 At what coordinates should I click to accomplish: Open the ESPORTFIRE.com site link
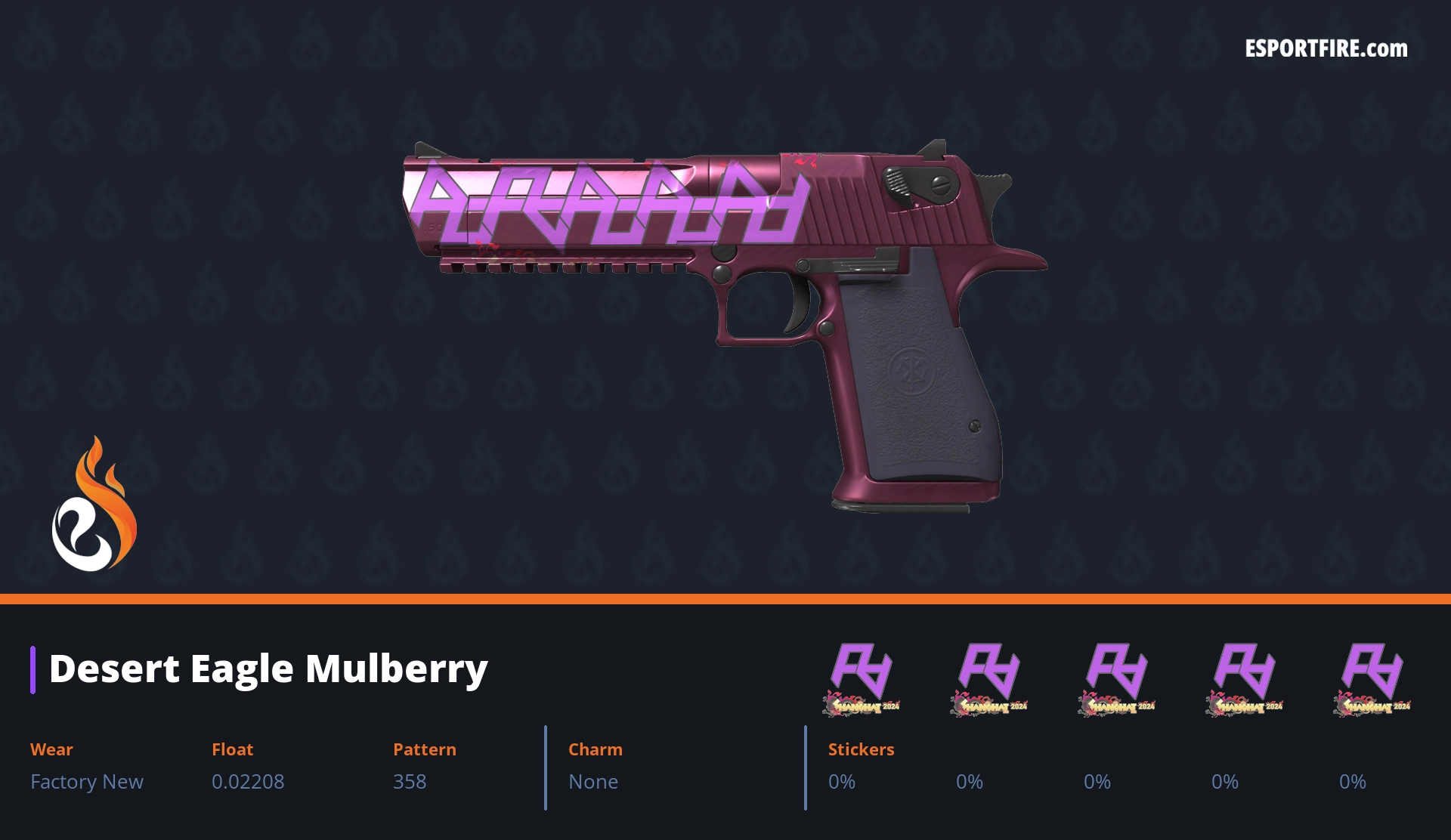click(1326, 49)
